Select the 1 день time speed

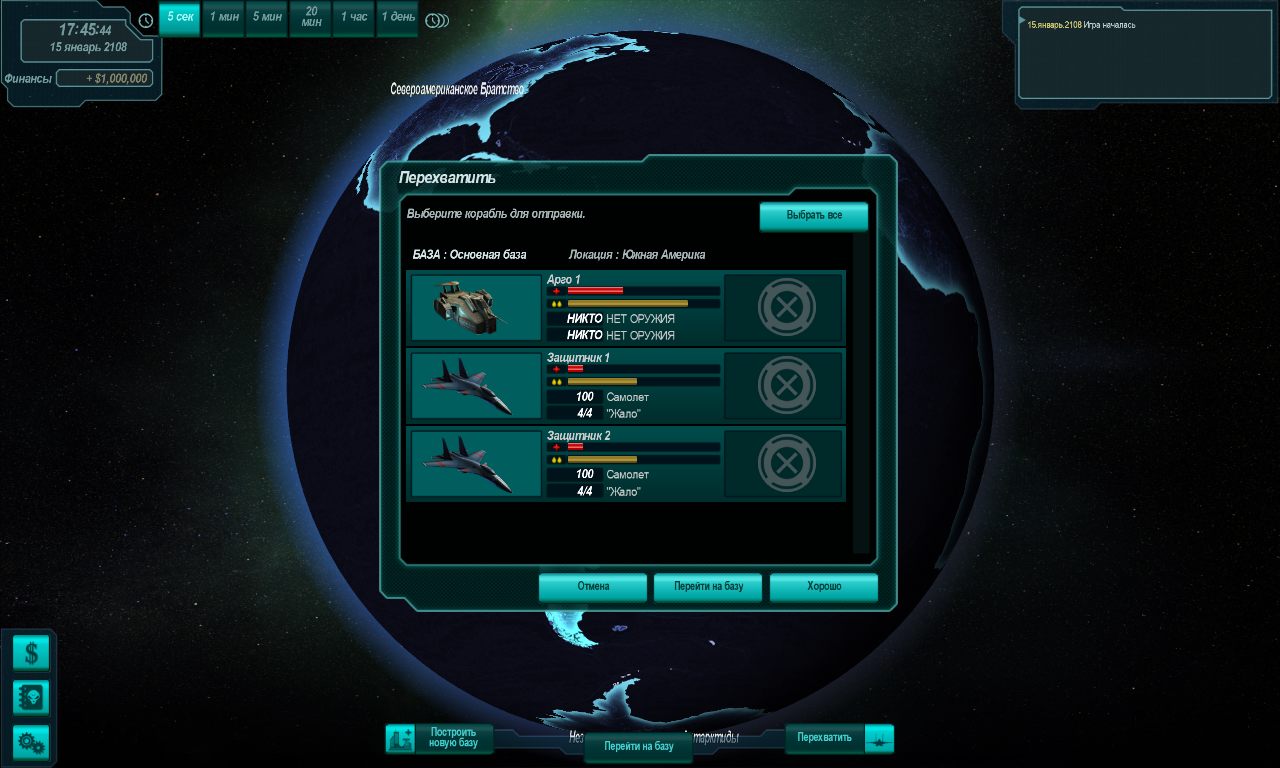pos(397,18)
